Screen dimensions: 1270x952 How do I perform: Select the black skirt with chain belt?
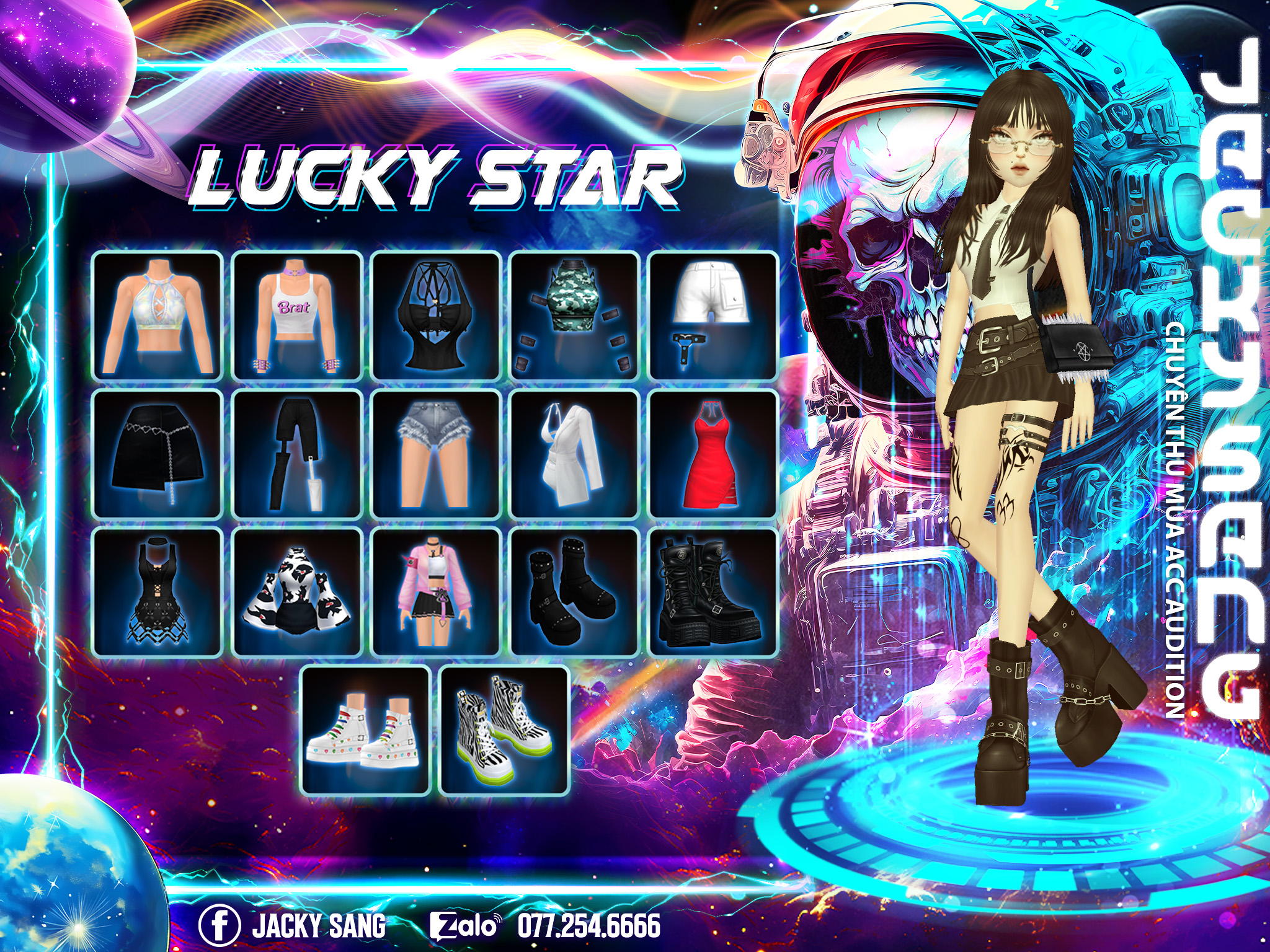click(158, 454)
